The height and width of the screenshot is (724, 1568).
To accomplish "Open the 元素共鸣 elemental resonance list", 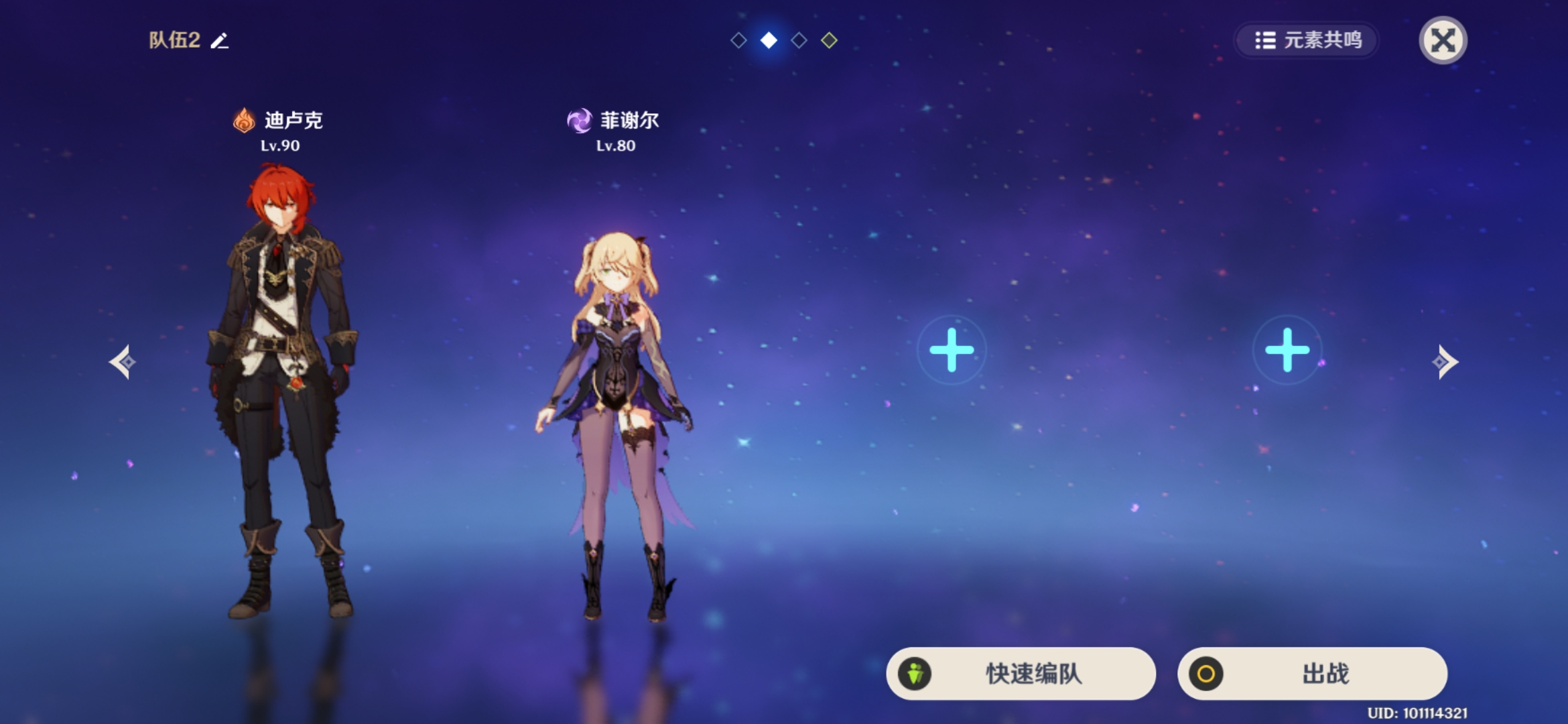I will click(1307, 40).
